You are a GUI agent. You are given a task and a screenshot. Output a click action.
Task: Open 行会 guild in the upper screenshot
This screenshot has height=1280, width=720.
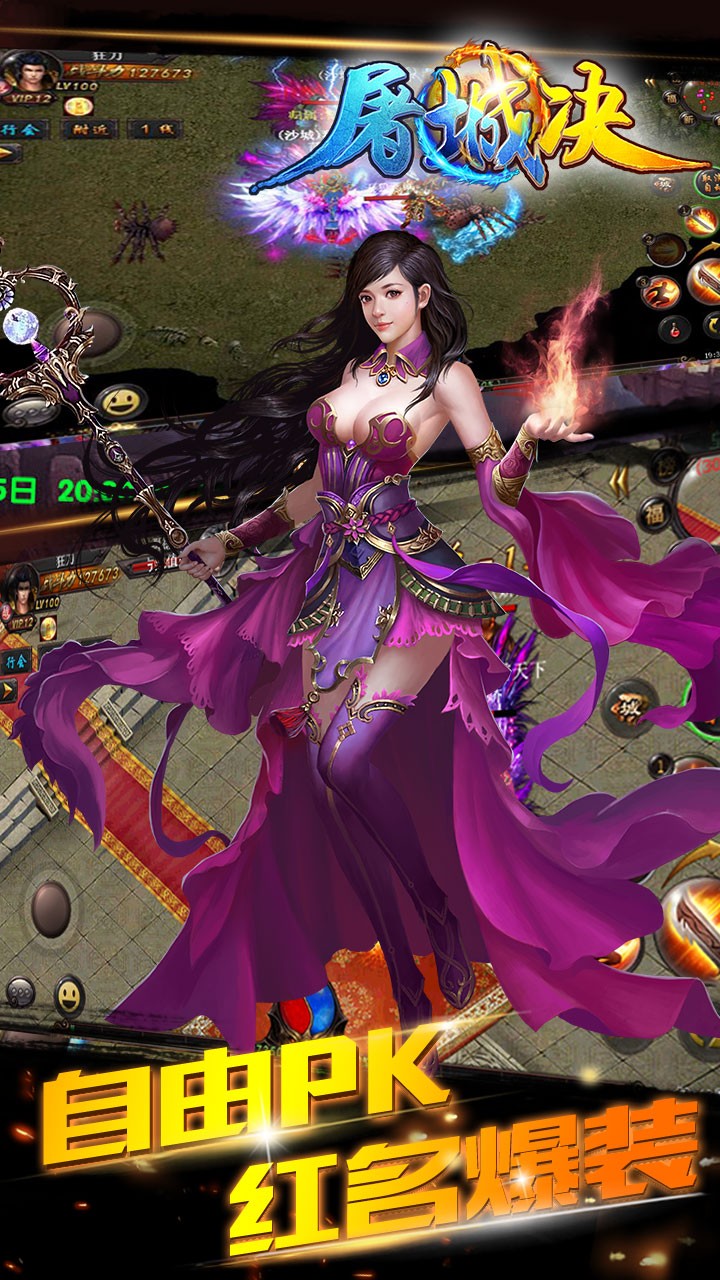pyautogui.click(x=22, y=128)
